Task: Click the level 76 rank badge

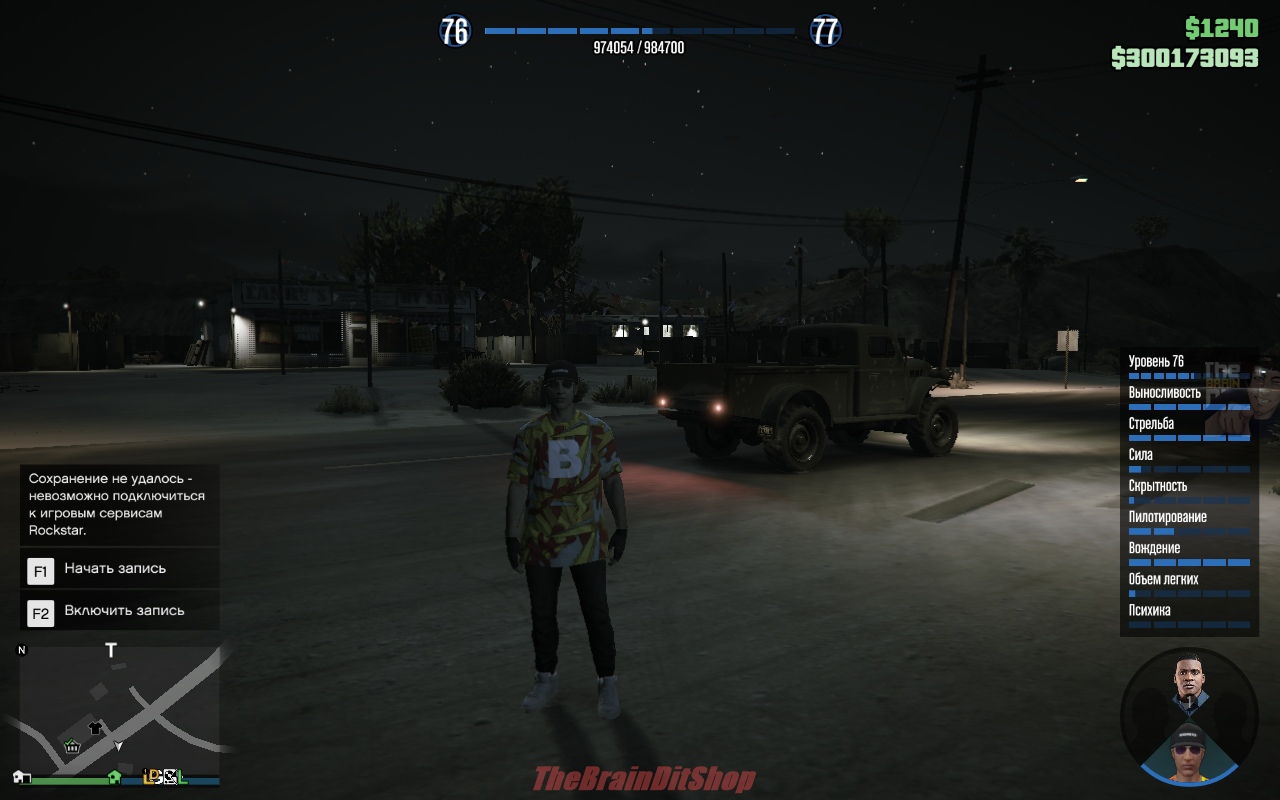Action: tap(456, 31)
